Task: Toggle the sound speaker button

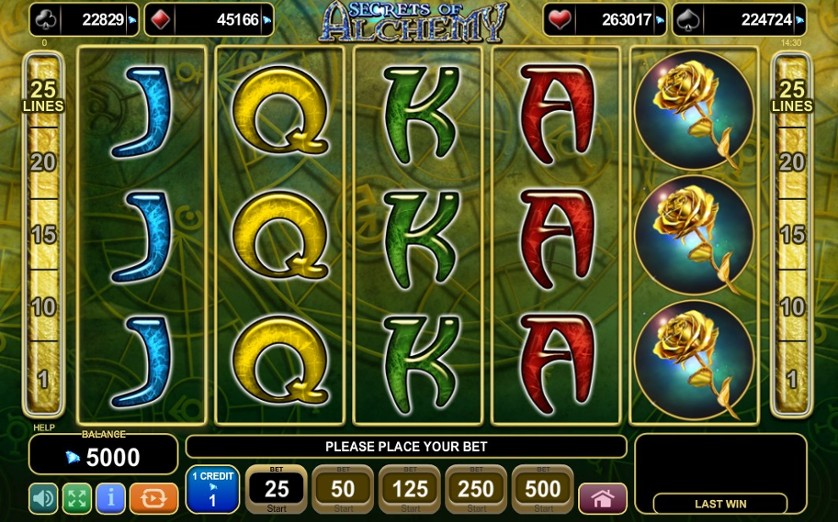Action: click(x=43, y=497)
